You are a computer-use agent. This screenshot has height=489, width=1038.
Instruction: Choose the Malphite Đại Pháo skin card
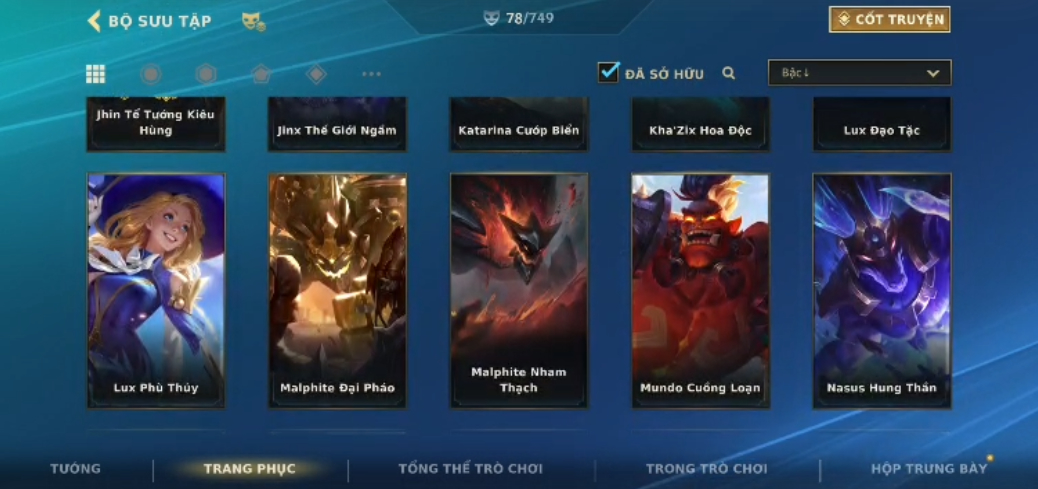(x=337, y=290)
